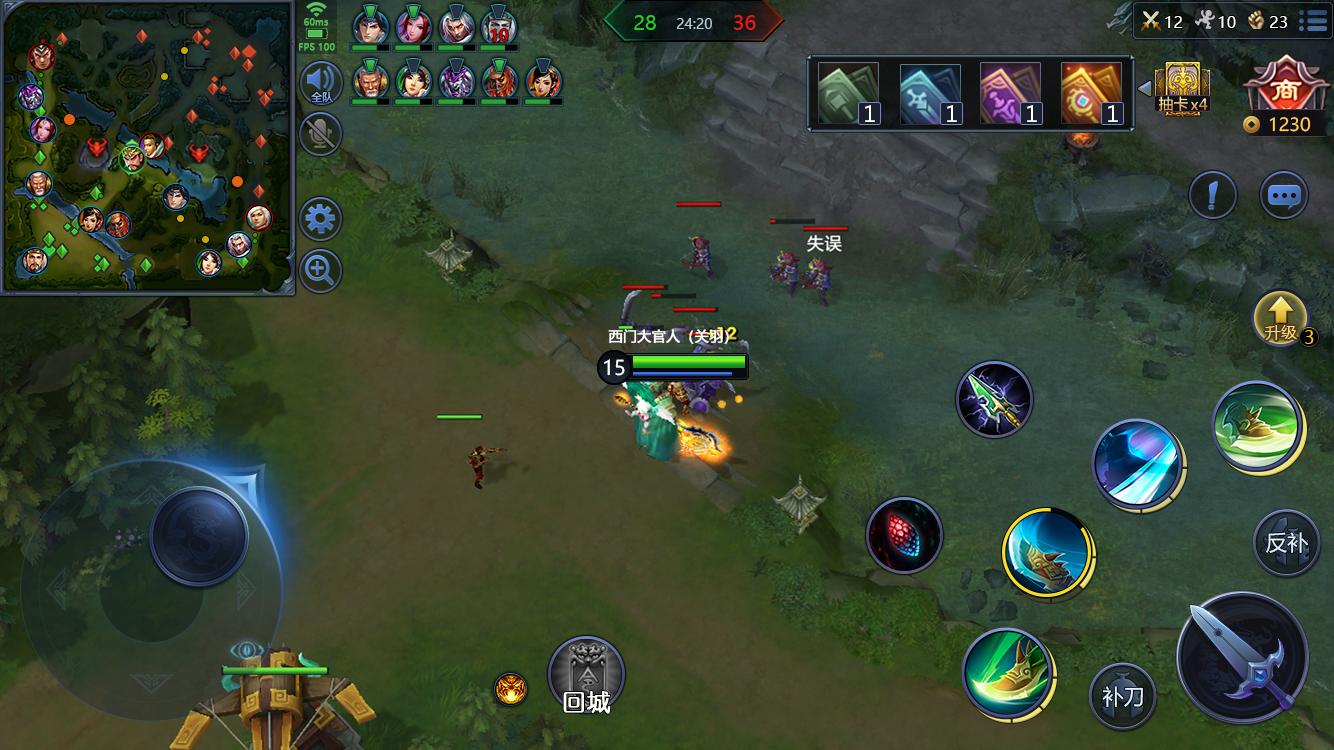Open the 抽卡x4 card draw button
This screenshot has width=1334, height=750.
tap(1182, 88)
